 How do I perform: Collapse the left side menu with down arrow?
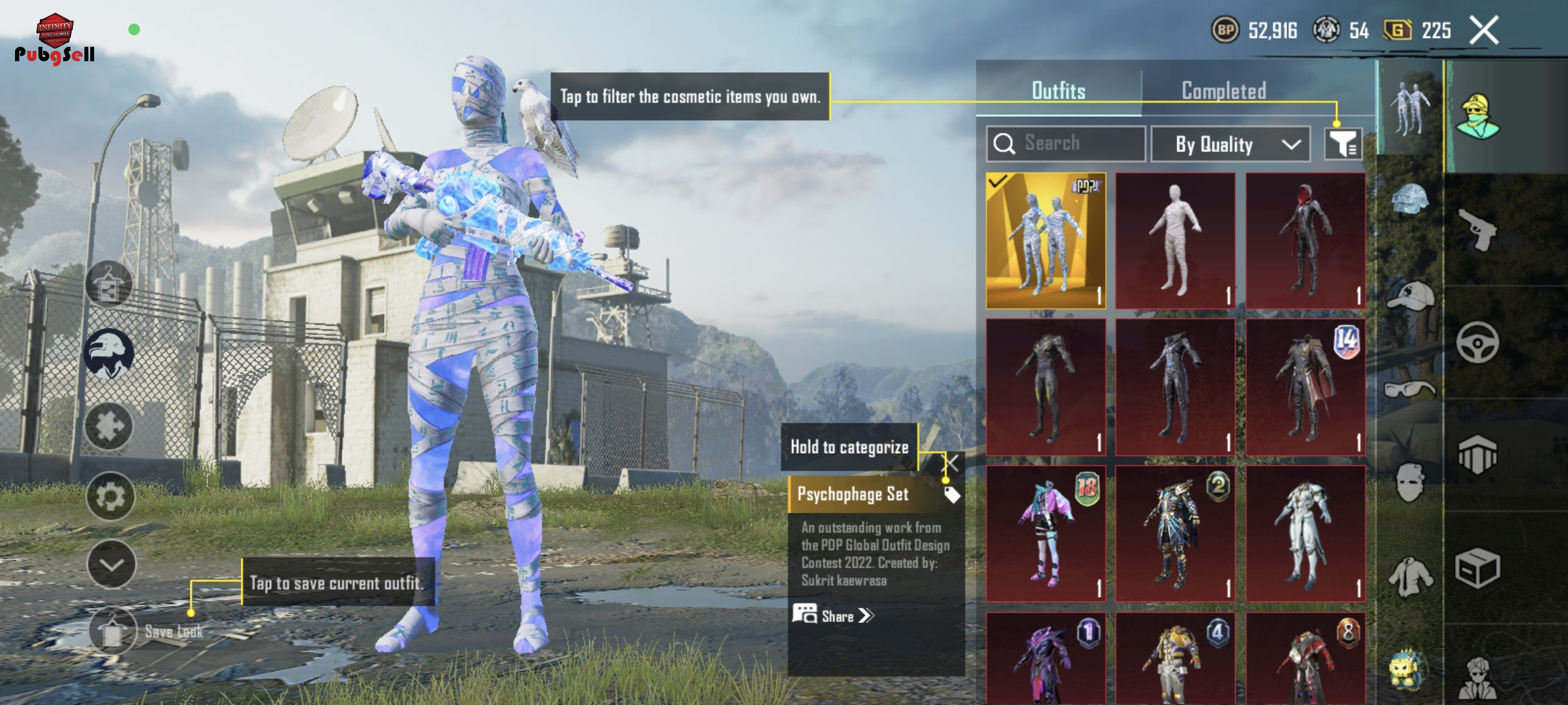click(111, 564)
